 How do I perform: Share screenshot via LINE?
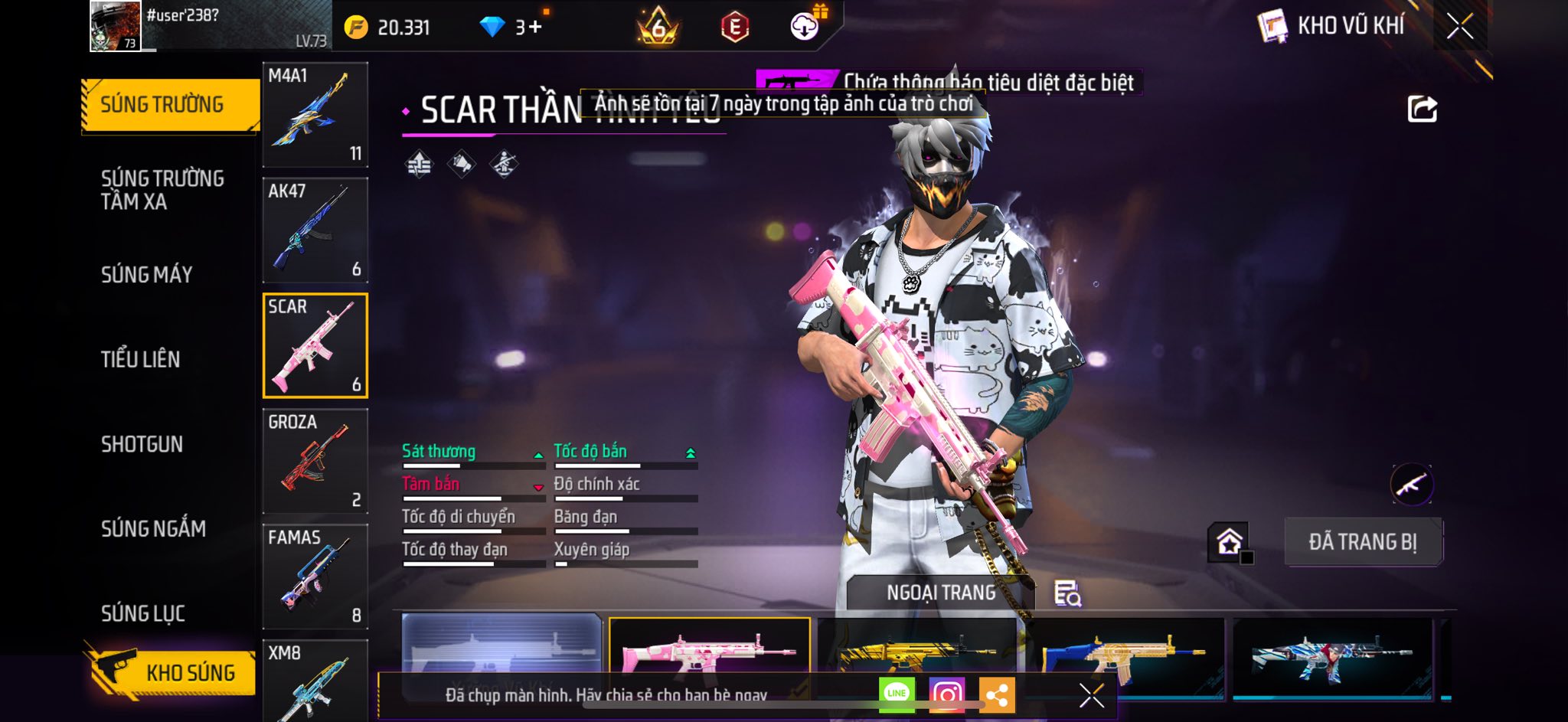897,694
